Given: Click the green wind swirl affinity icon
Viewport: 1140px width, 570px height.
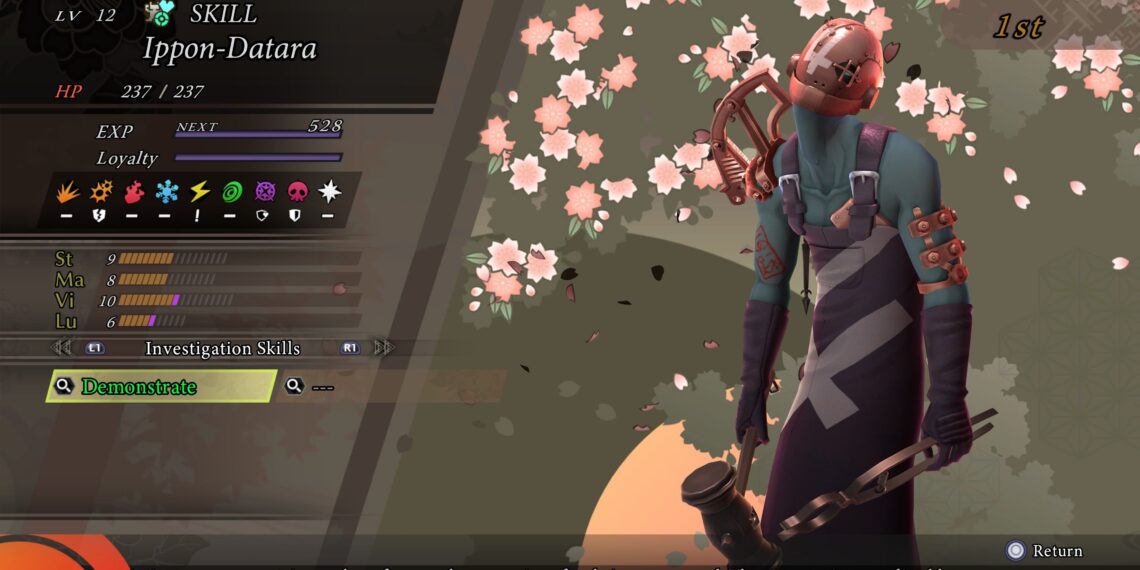Looking at the screenshot, I should (x=232, y=192).
